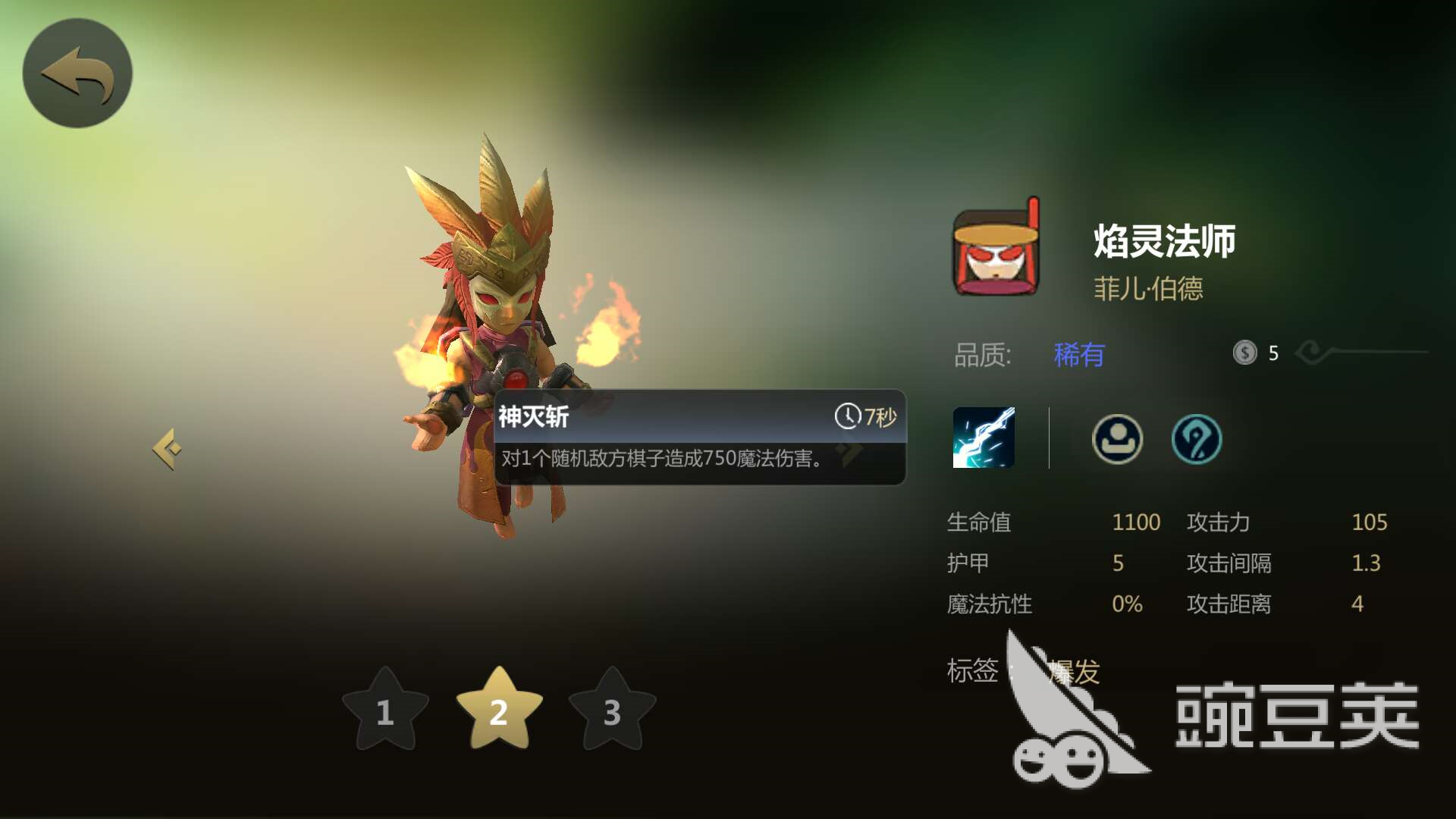Select the 1-star level view
The image size is (1456, 819).
[x=385, y=711]
